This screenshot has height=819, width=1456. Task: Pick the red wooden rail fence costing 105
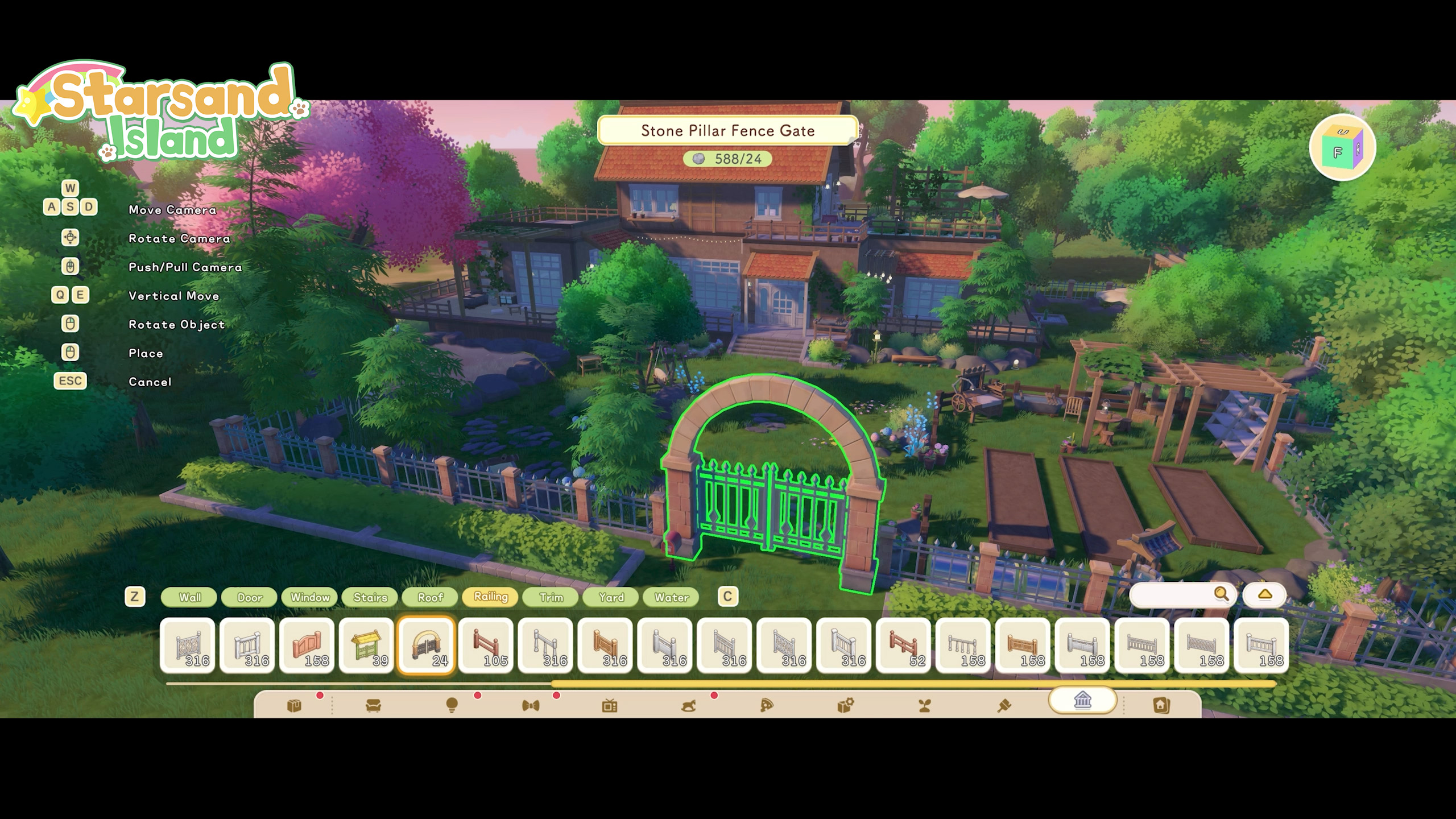pyautogui.click(x=486, y=646)
